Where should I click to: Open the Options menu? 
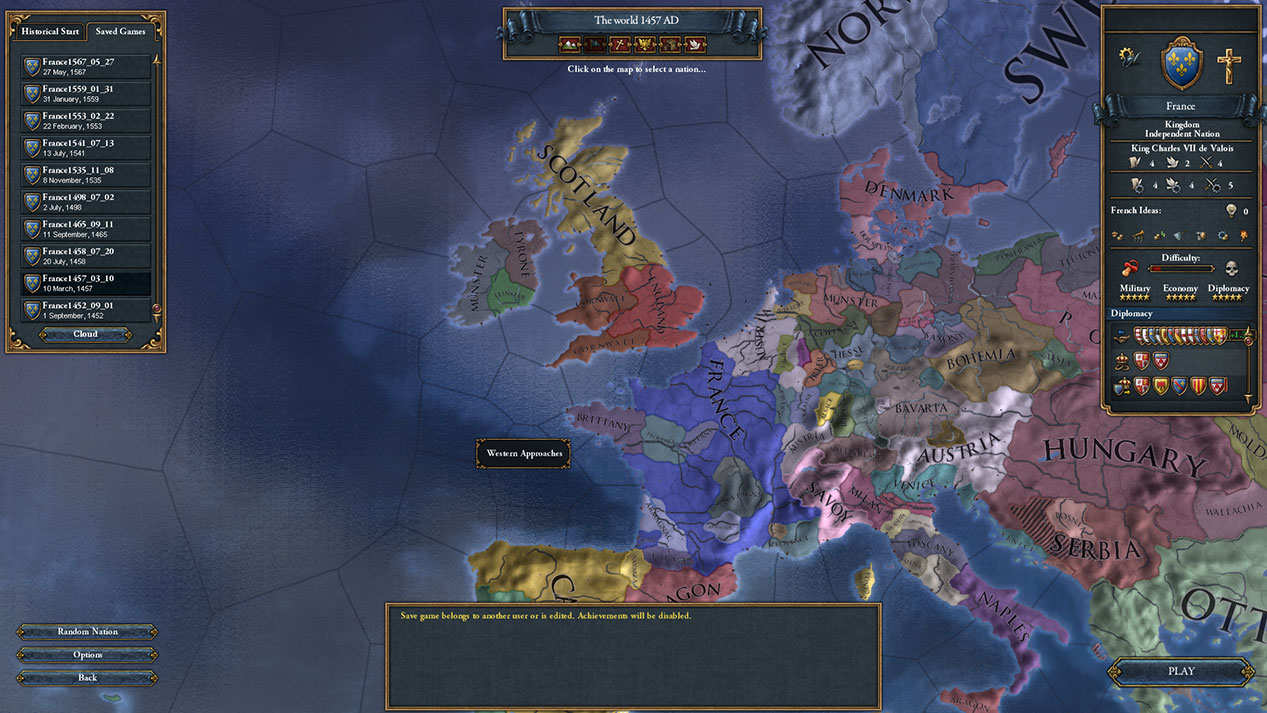(87, 655)
